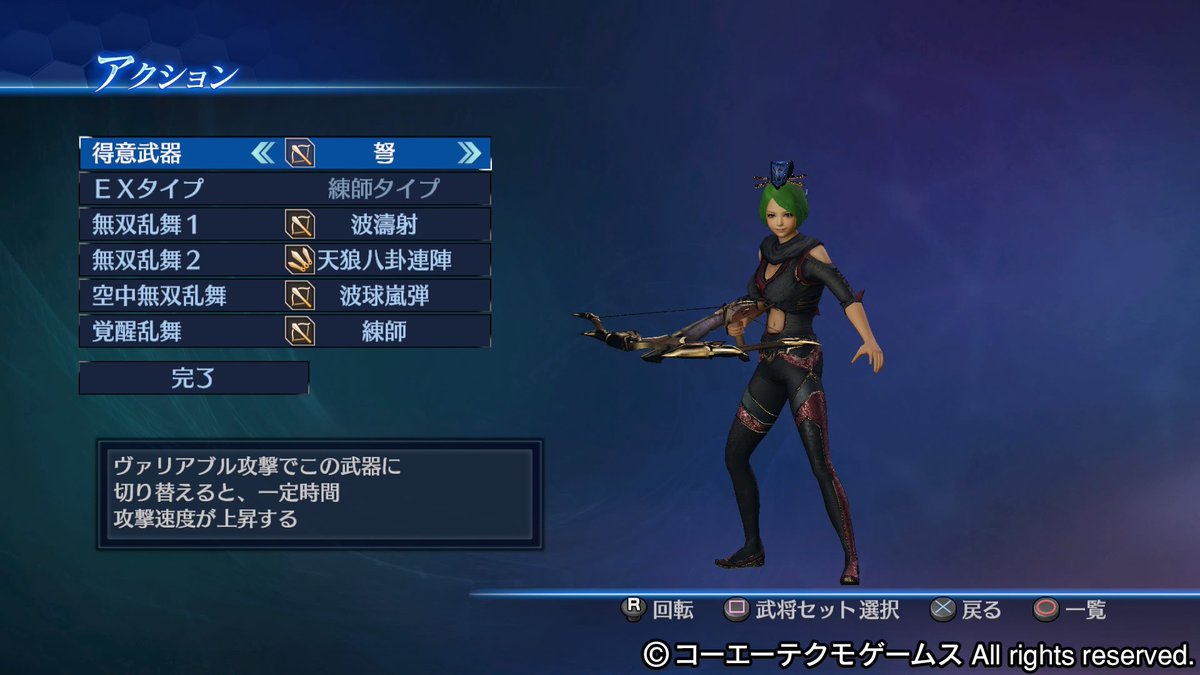Select the EXタイプ row
Image resolution: width=1200 pixels, height=675 pixels.
click(x=285, y=188)
